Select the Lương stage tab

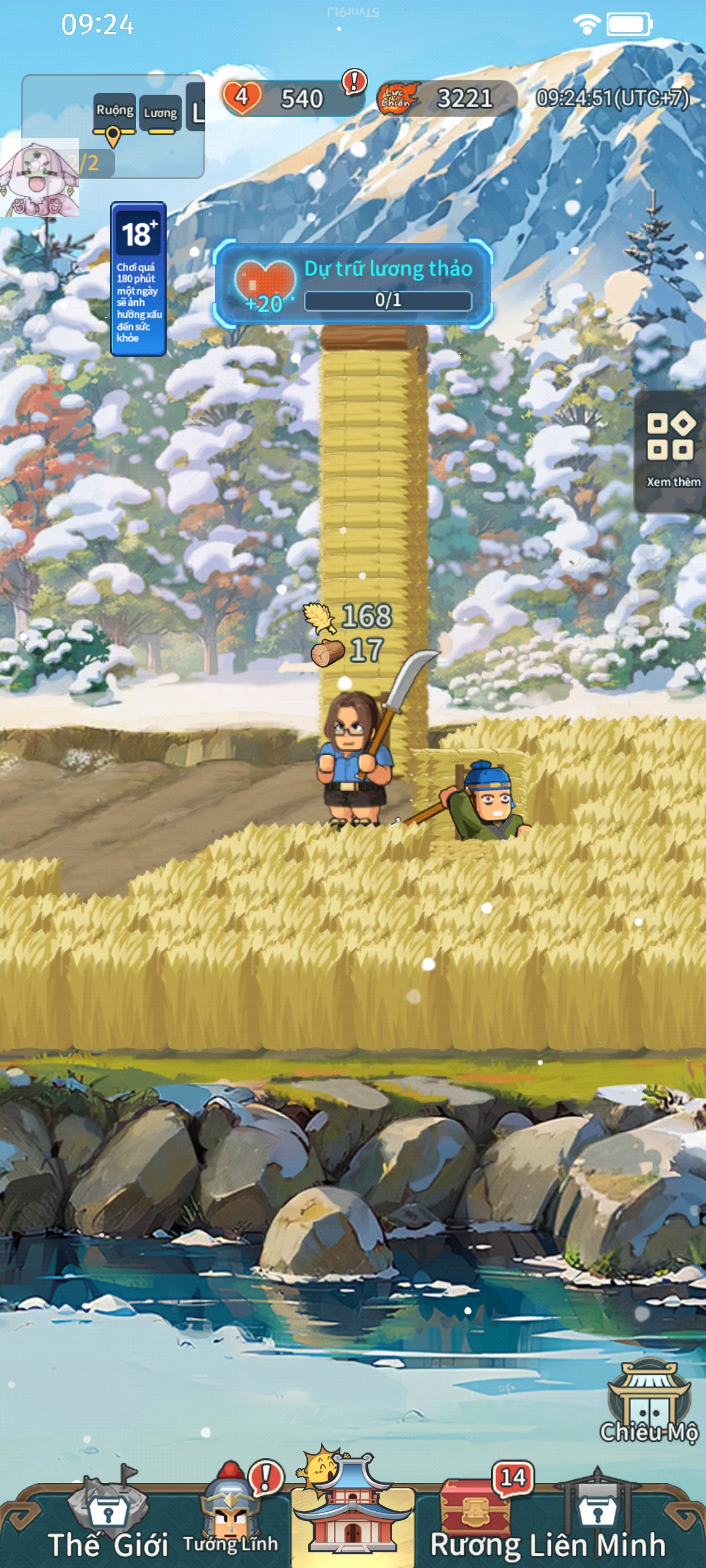tap(160, 114)
